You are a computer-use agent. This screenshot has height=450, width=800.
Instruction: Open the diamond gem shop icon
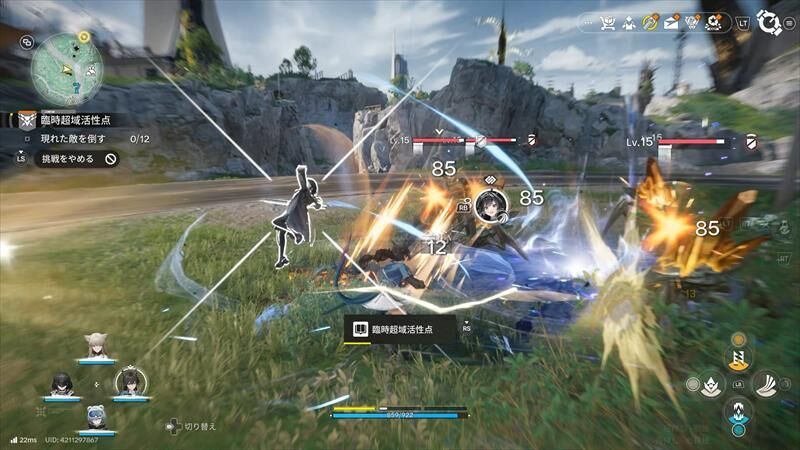693,22
